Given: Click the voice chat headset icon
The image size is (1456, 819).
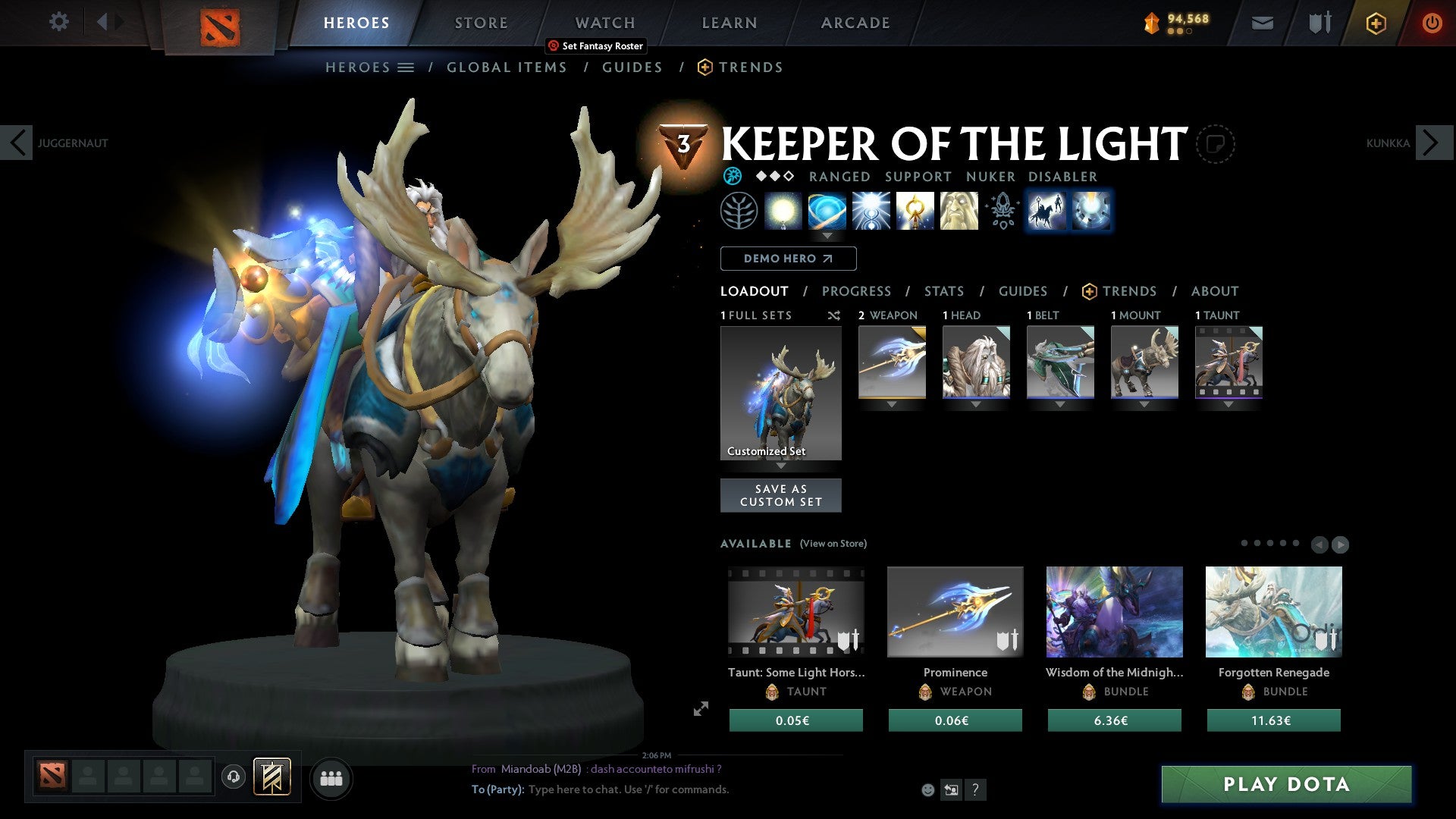Looking at the screenshot, I should pos(233,778).
